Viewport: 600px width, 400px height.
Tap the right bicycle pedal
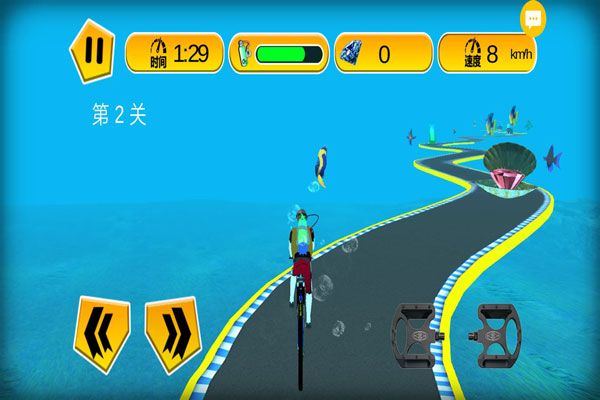(497, 331)
